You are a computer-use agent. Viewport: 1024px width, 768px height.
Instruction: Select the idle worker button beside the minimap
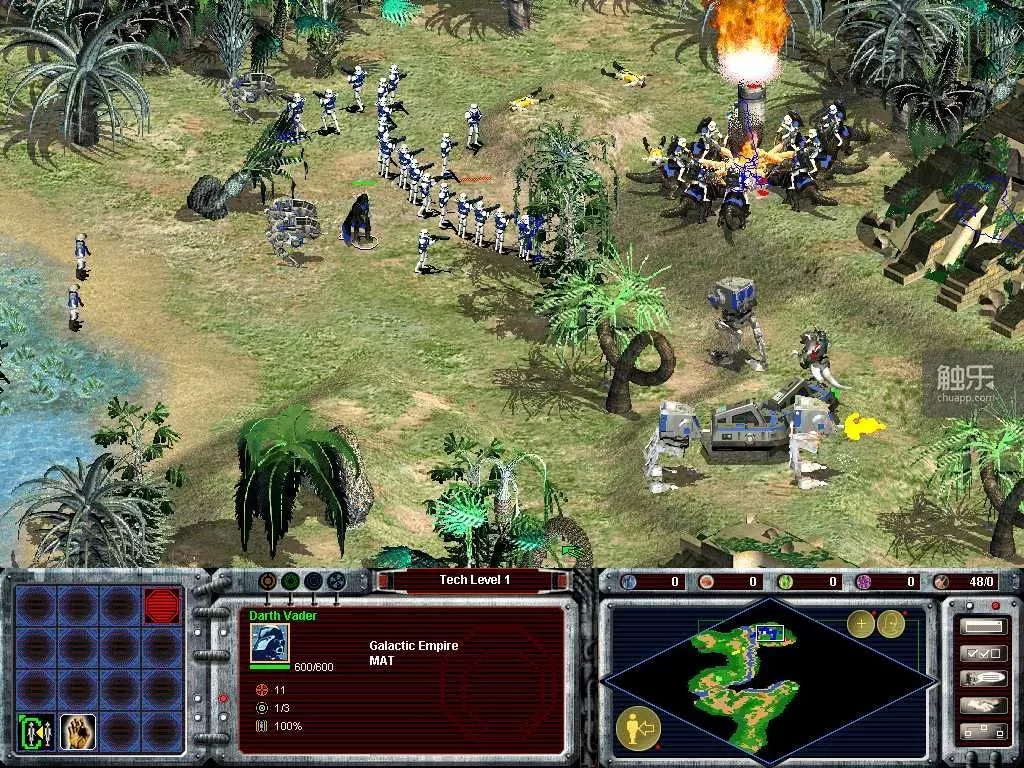[636, 728]
